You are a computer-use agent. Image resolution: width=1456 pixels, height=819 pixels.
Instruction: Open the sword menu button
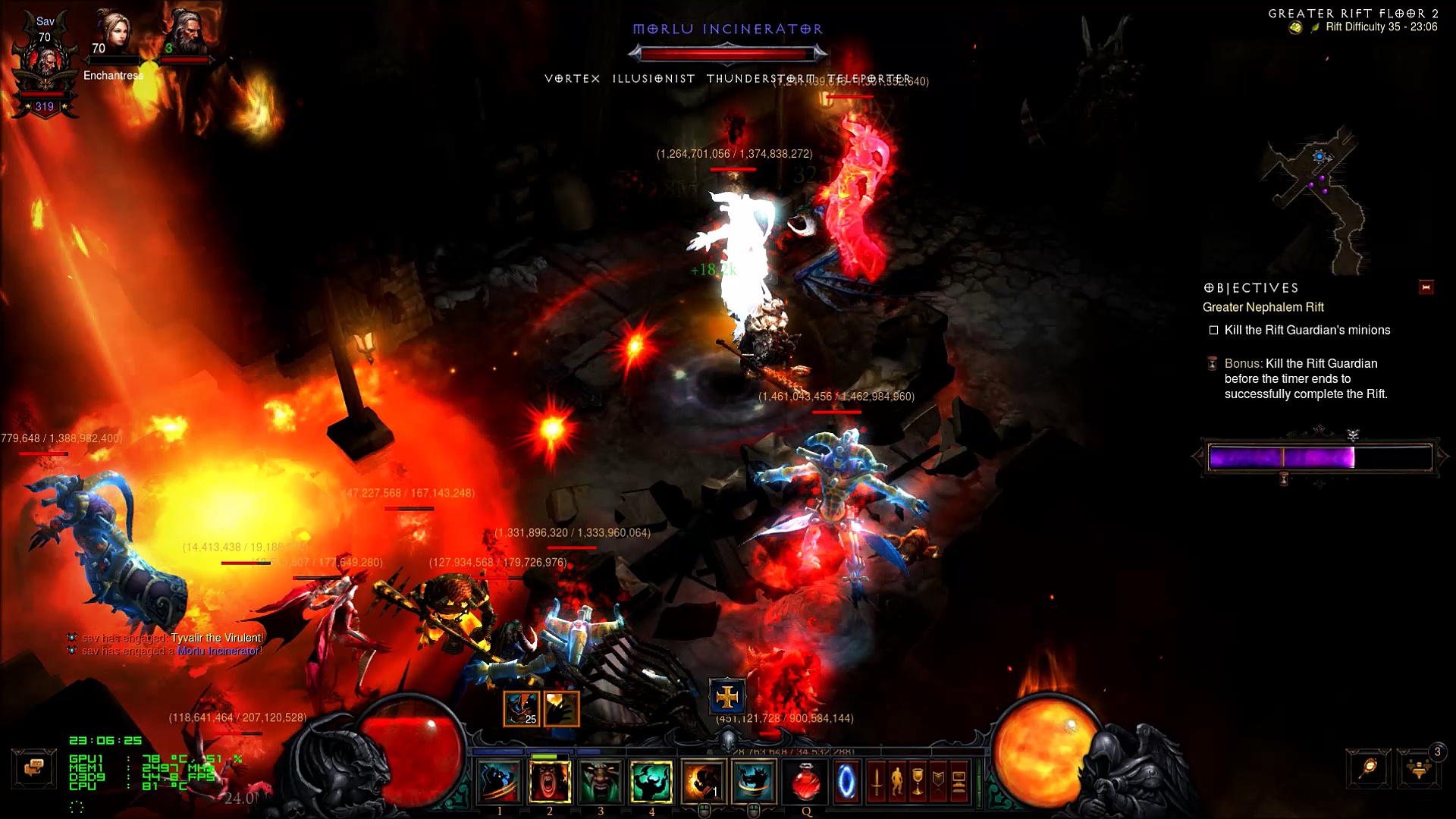pos(876,782)
